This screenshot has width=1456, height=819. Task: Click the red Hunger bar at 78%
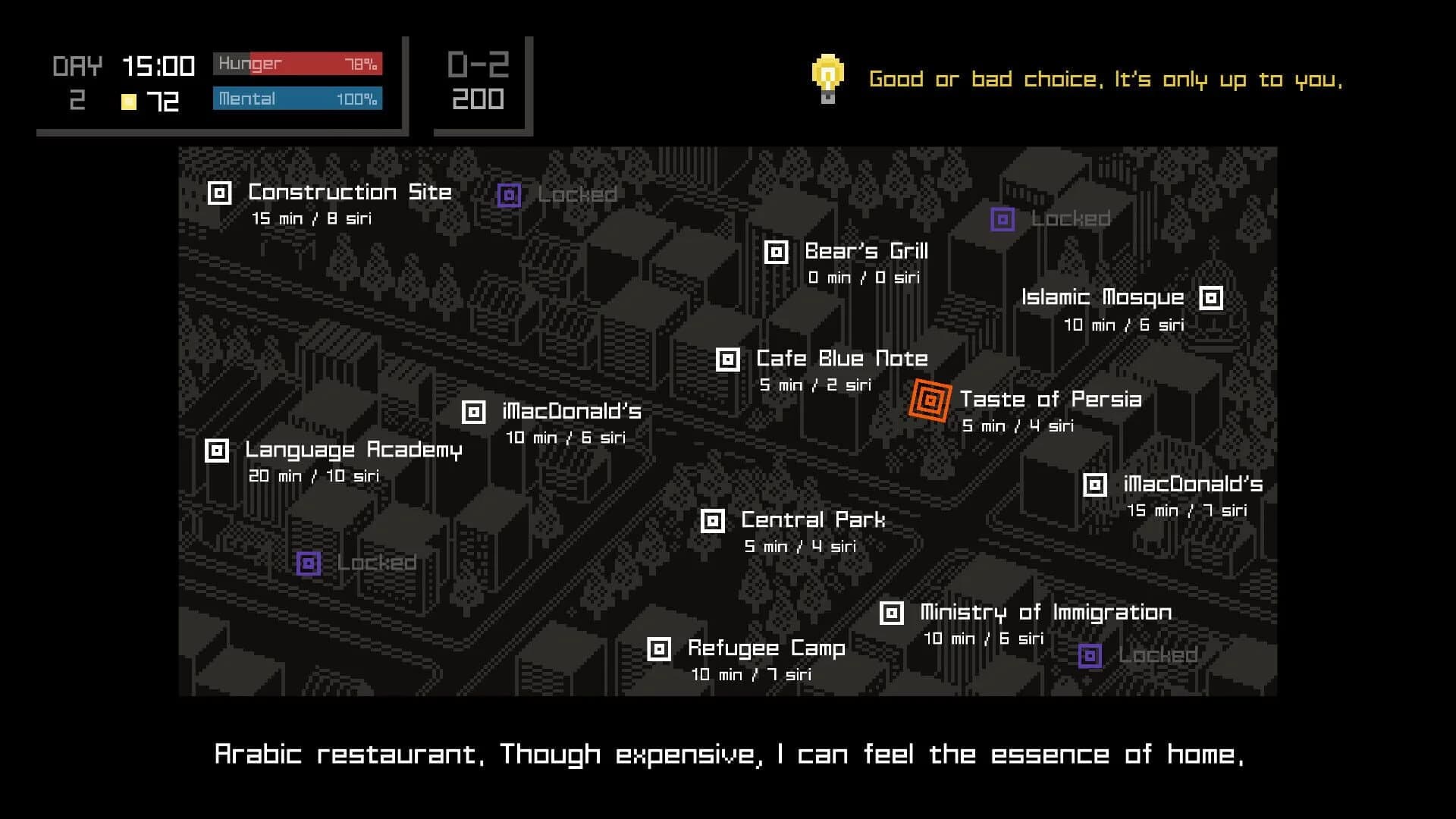(x=296, y=64)
